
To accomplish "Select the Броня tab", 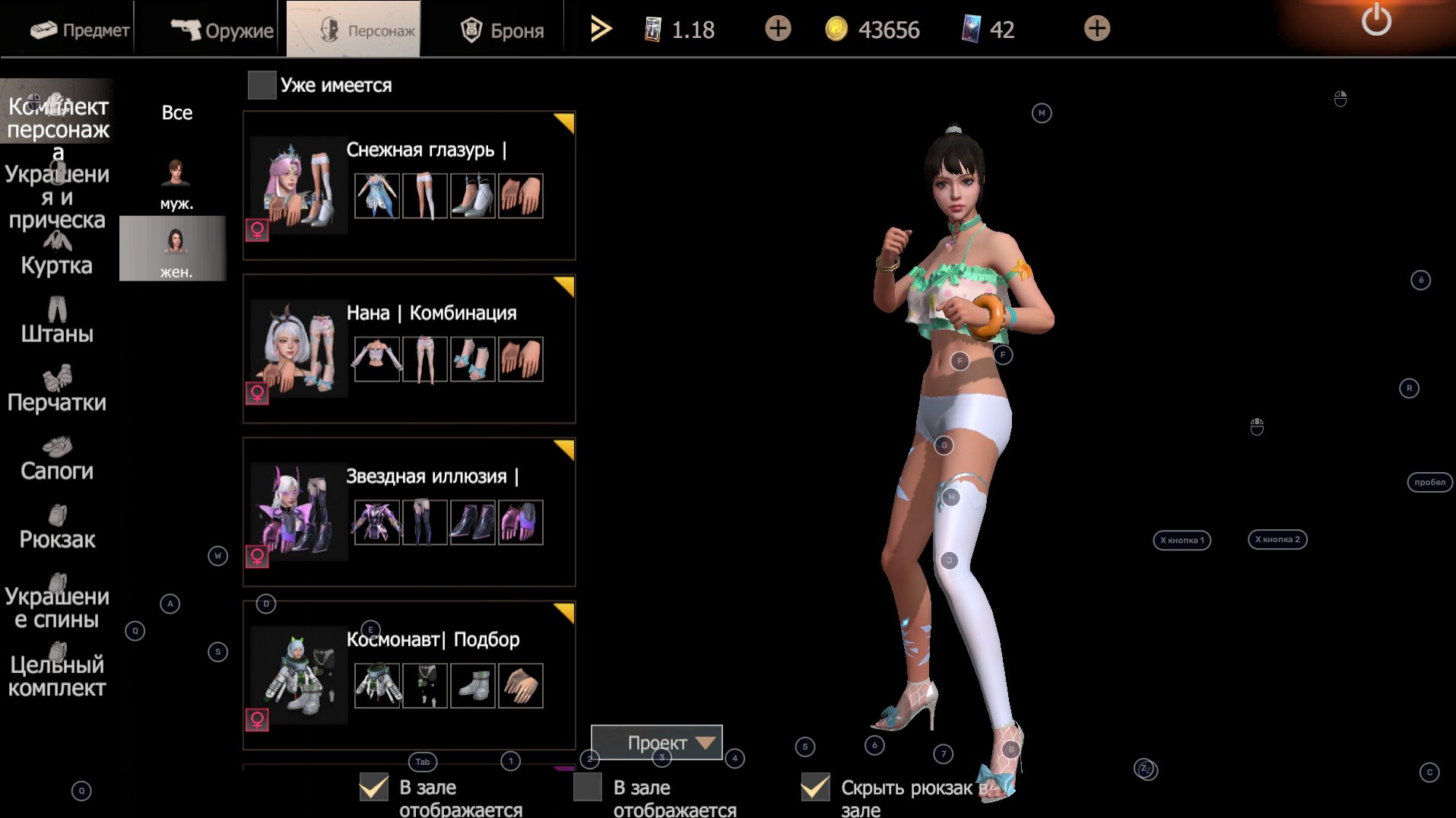I will click(x=503, y=30).
